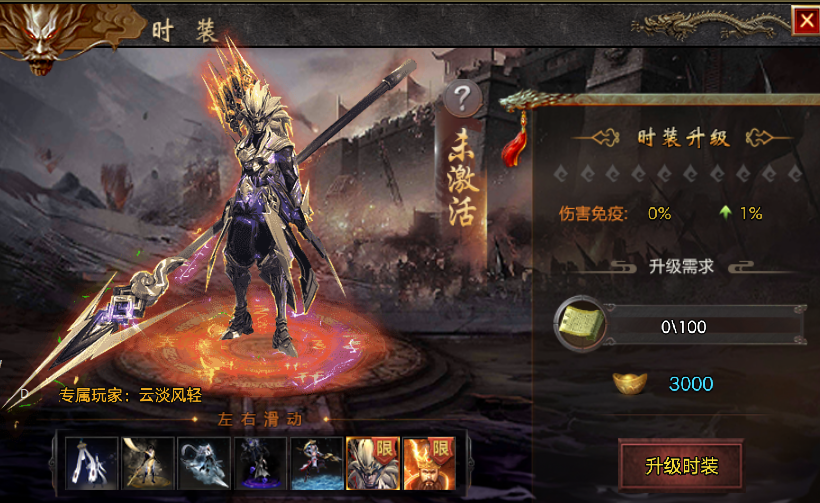Close the 时装 costume window
Viewport: 820px width, 503px height.
pos(804,21)
